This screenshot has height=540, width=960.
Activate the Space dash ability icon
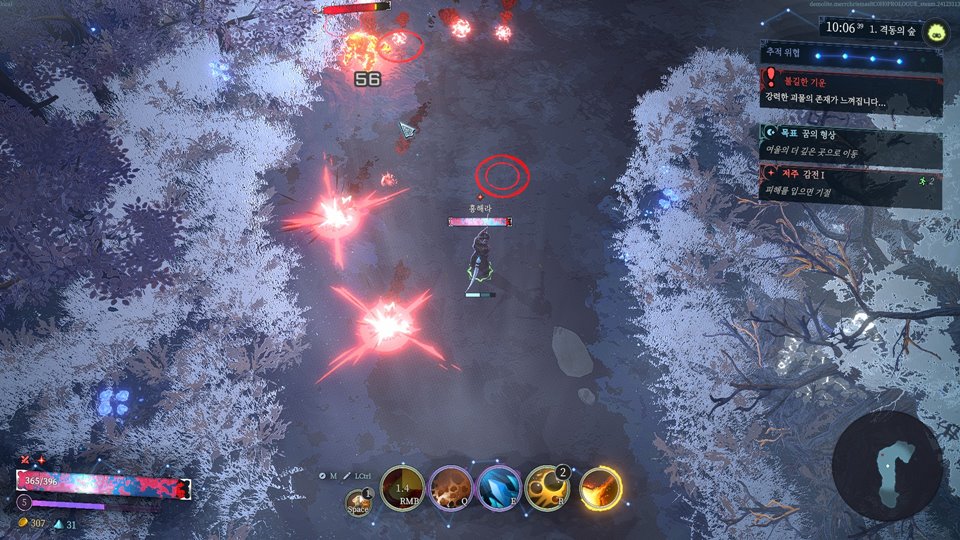click(x=358, y=500)
